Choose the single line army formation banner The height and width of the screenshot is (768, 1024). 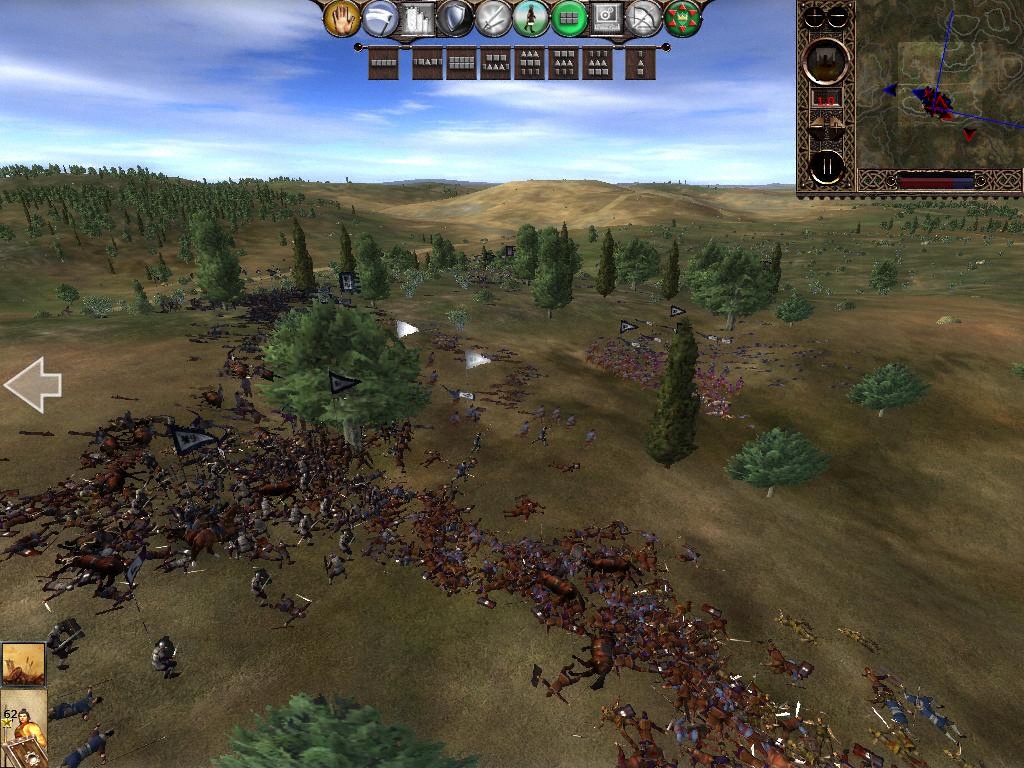point(383,64)
